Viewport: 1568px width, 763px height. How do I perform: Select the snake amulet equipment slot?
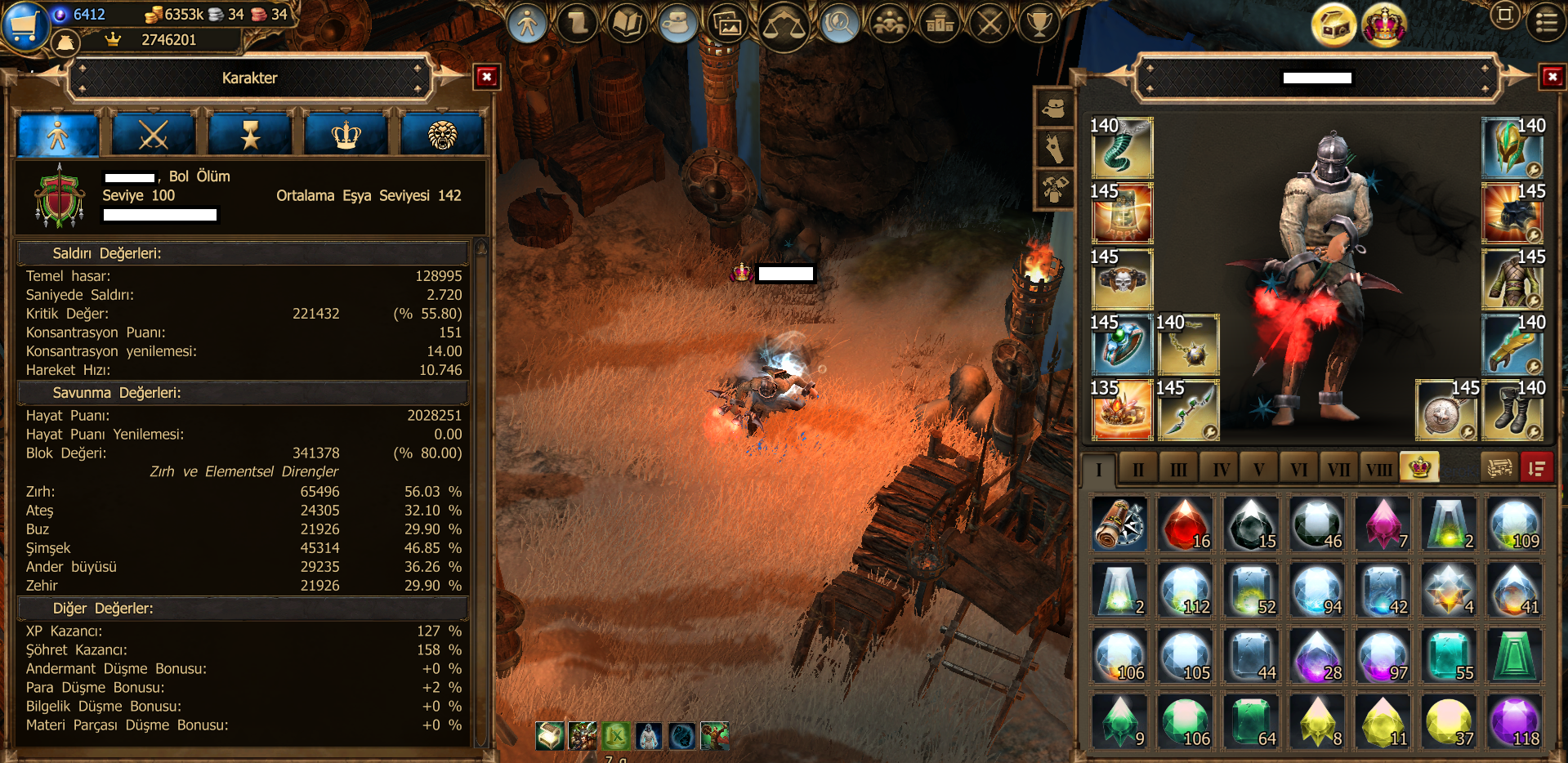1122,148
